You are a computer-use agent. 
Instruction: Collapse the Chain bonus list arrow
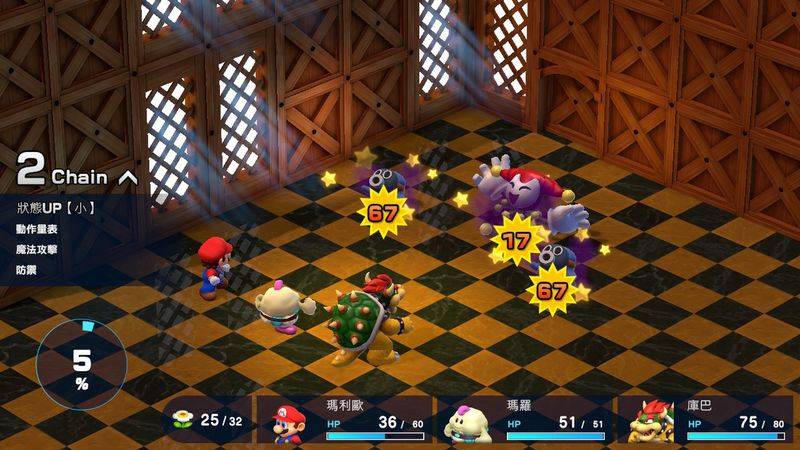[127, 177]
